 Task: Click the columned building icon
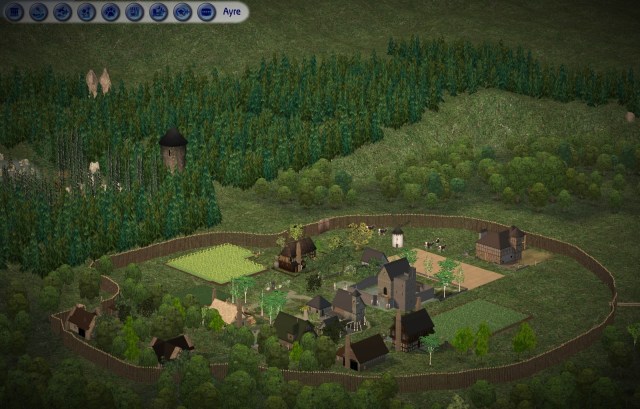click(x=14, y=12)
